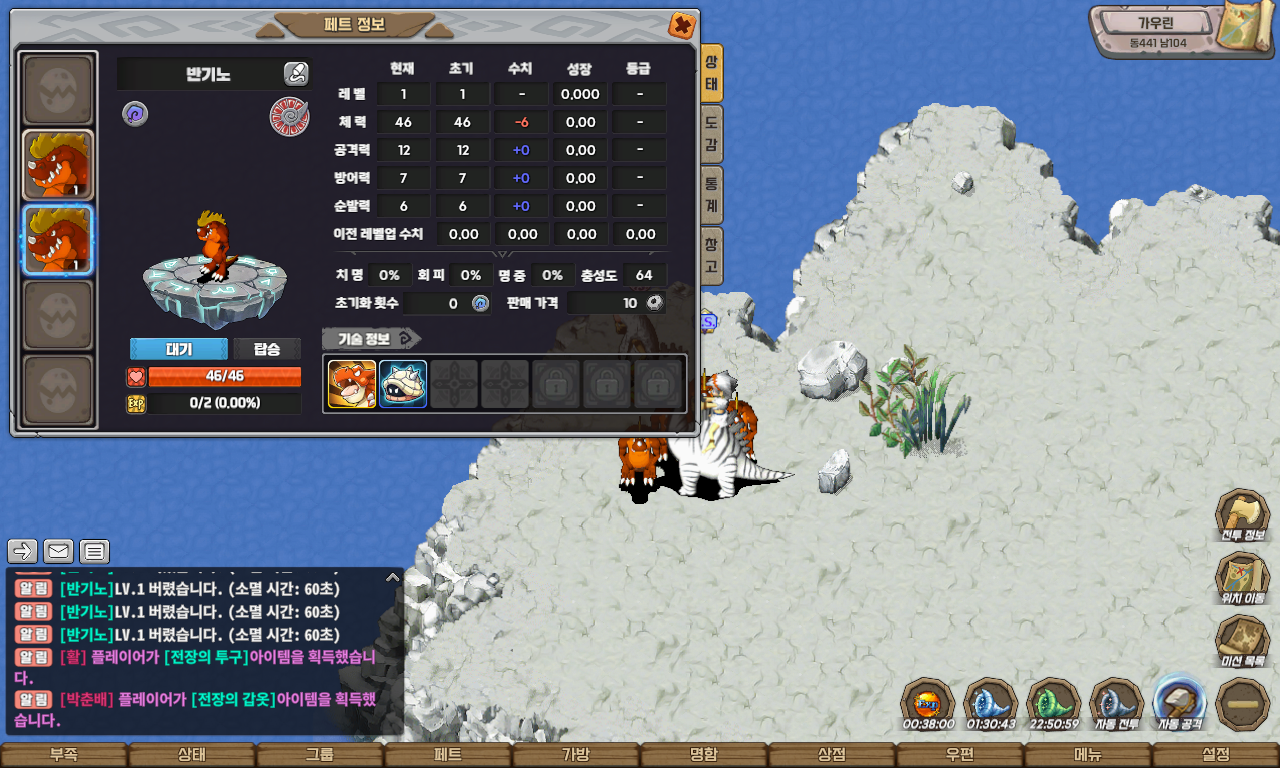Image resolution: width=1280 pixels, height=768 pixels.
Task: Open the 통계 statistics side tab
Action: 711,194
